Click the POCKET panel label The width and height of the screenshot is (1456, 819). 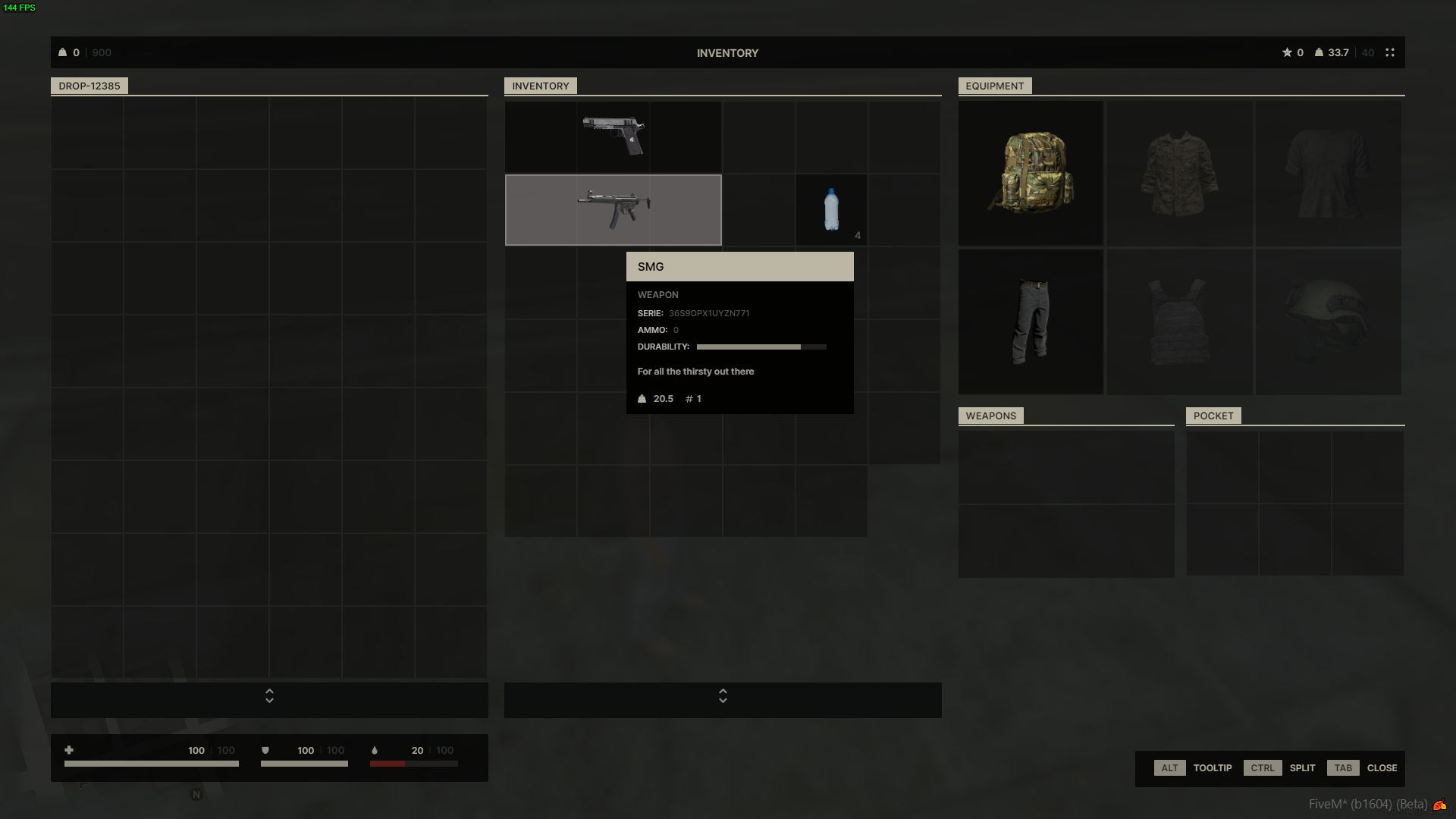click(x=1213, y=416)
